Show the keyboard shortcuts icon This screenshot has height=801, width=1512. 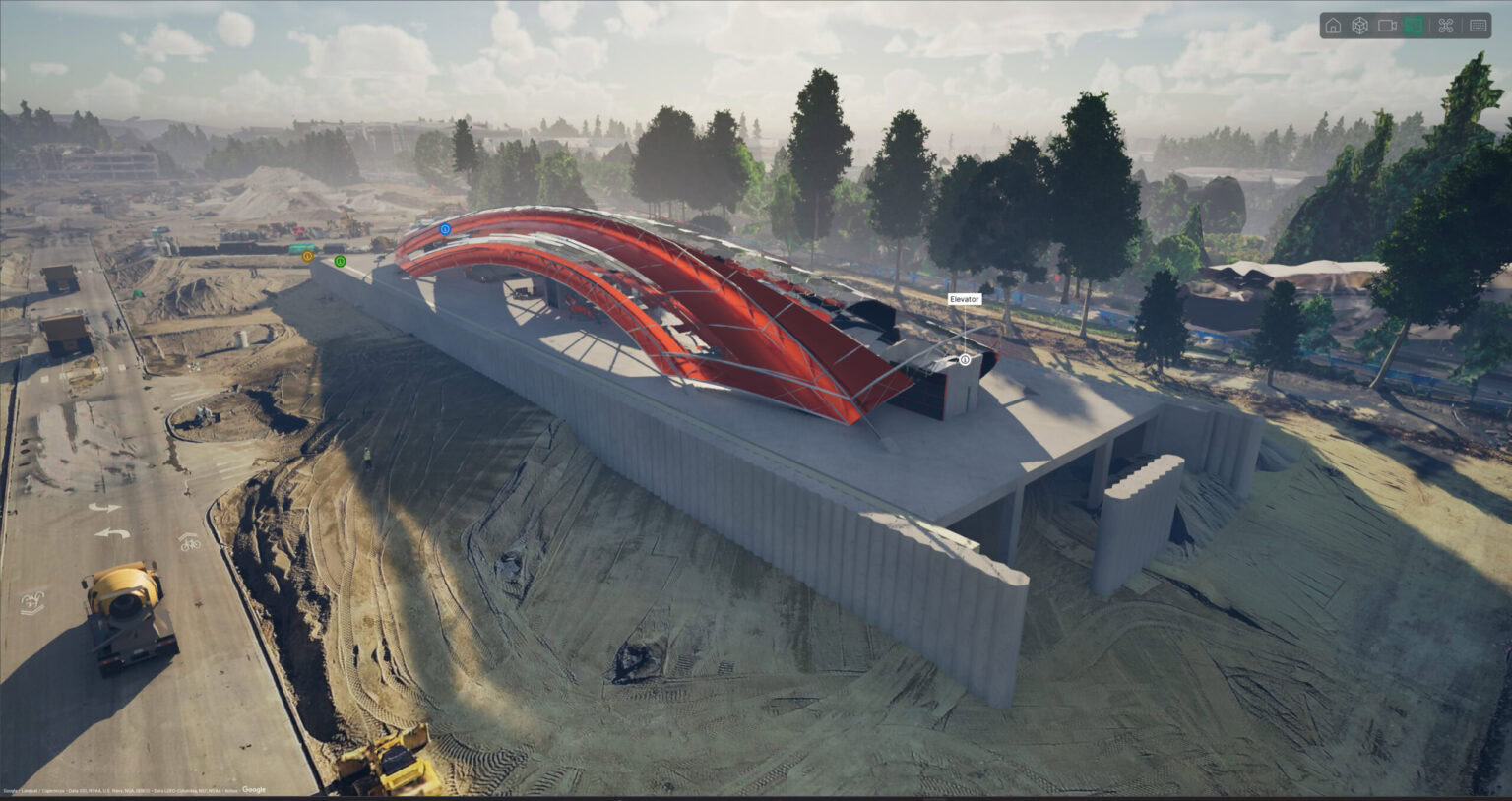1479,26
